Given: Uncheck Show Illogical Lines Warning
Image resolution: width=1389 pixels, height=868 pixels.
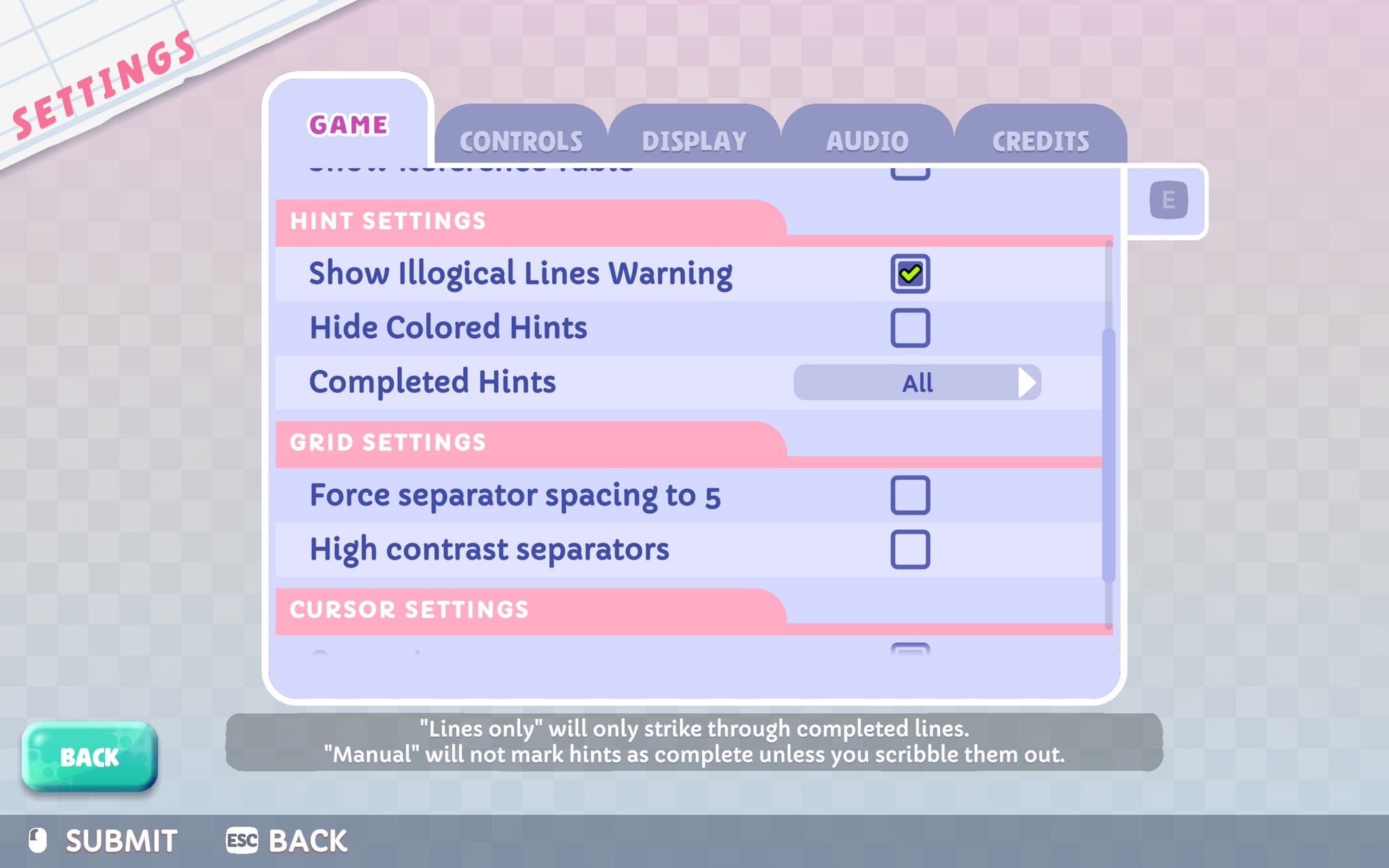Looking at the screenshot, I should click(x=910, y=272).
